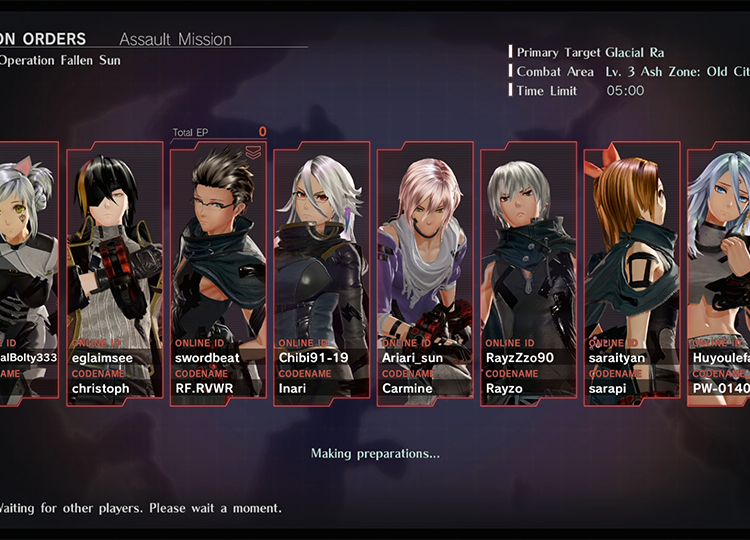The width and height of the screenshot is (750, 540).
Task: Choose swordbeat's character card
Action: pos(218,273)
